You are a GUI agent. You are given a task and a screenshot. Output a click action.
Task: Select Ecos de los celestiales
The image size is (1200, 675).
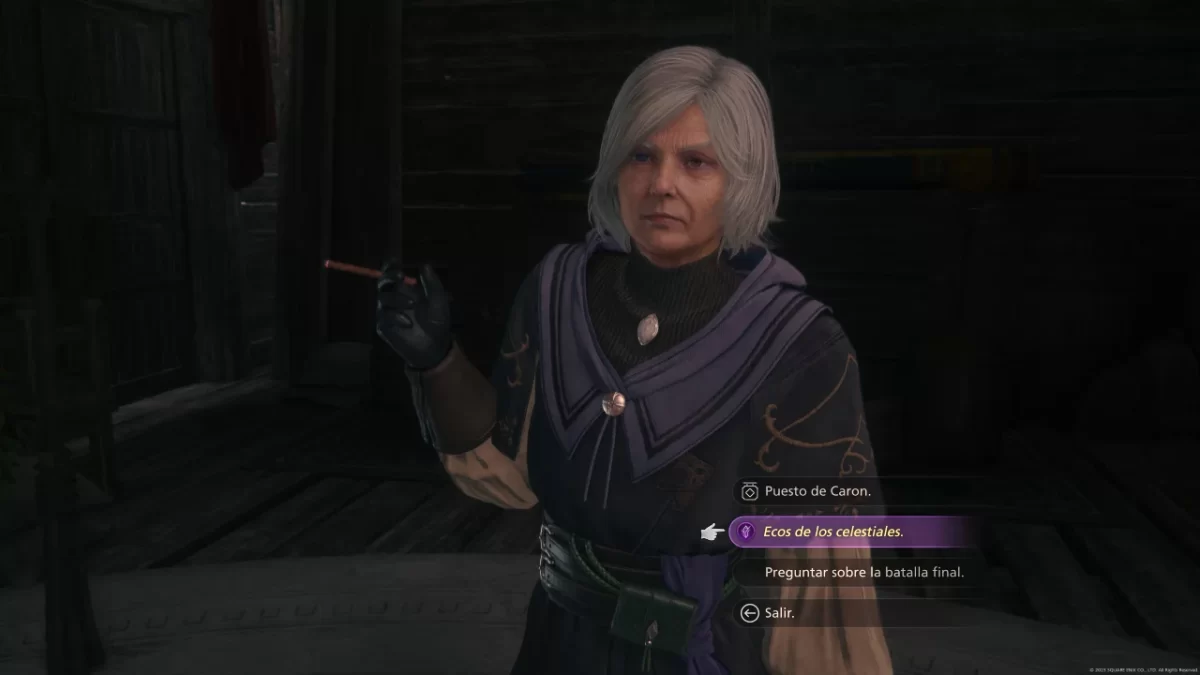point(832,532)
